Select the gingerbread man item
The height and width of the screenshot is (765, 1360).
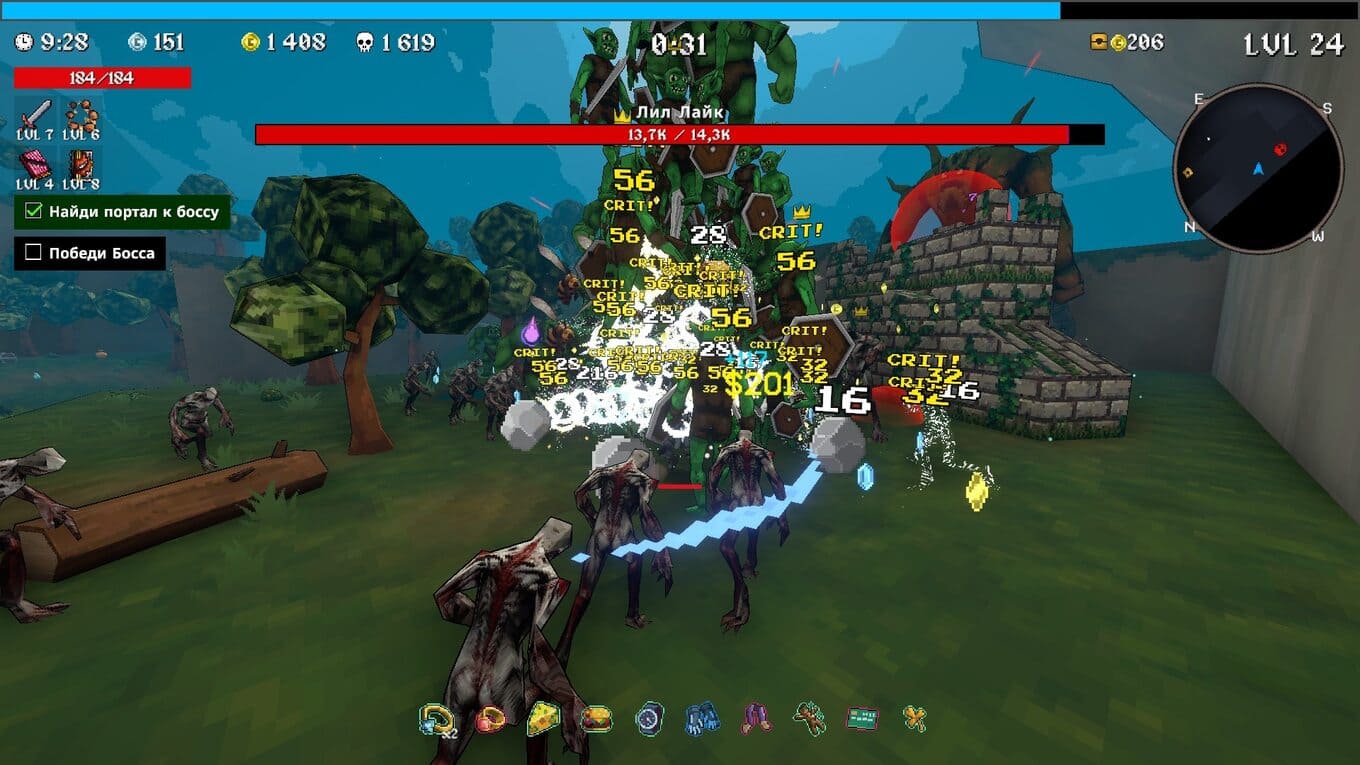808,718
